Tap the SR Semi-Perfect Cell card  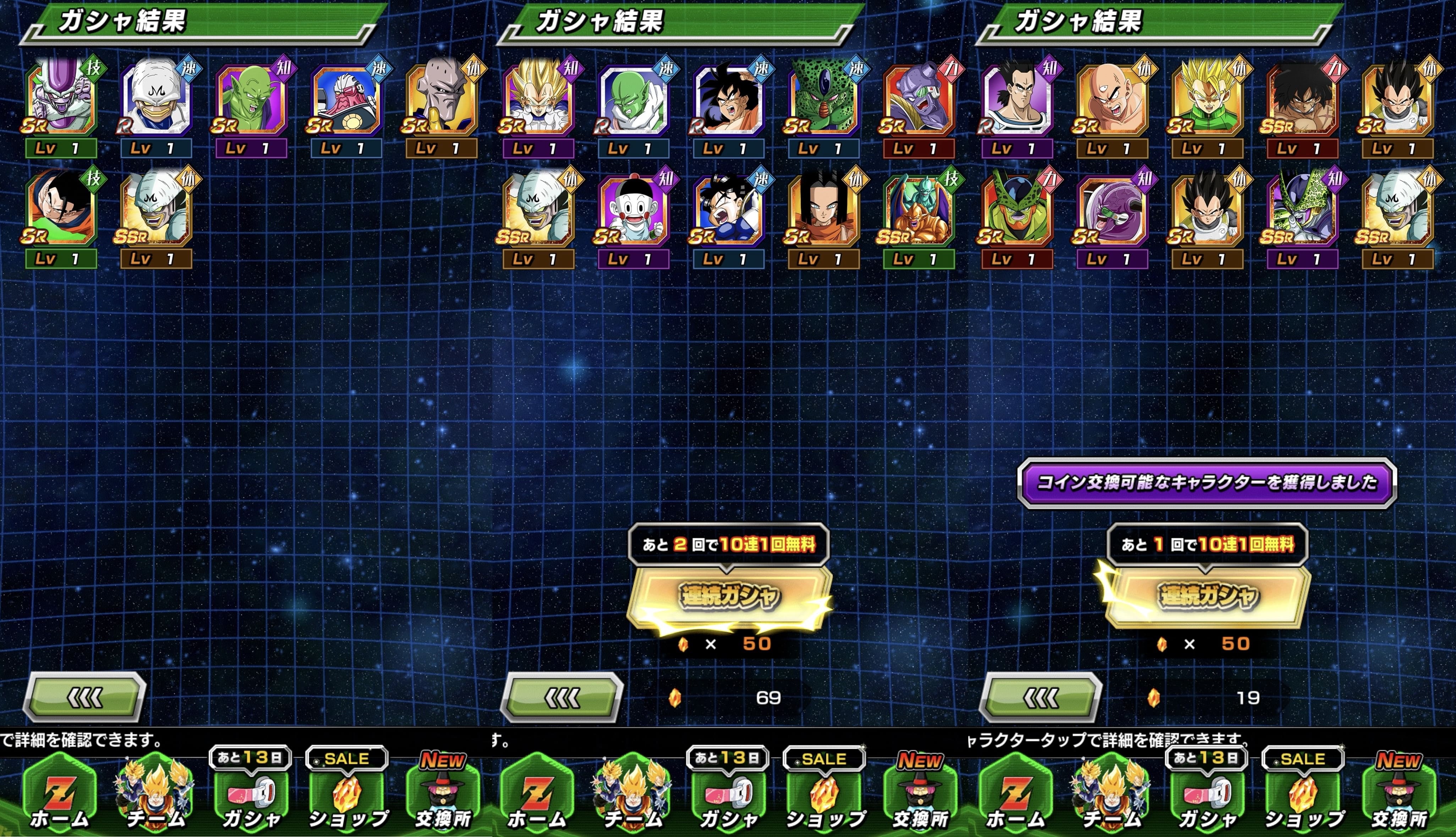pyautogui.click(x=1017, y=209)
